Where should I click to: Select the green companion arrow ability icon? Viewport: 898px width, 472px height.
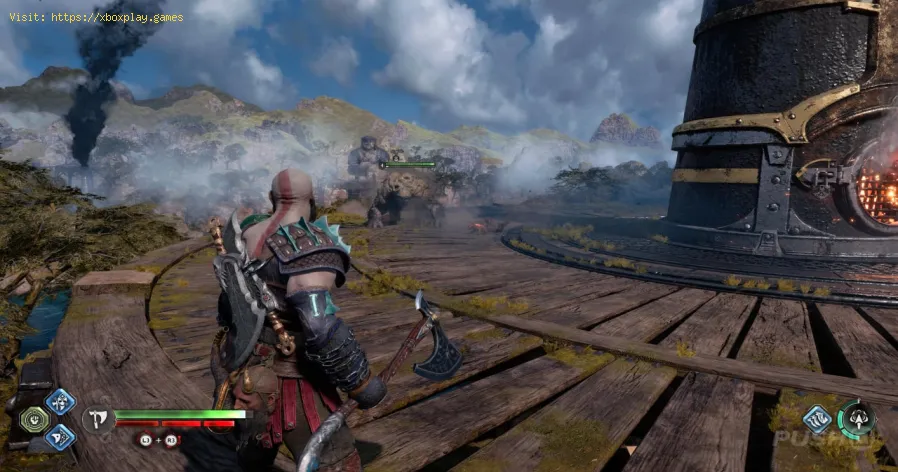pos(856,418)
